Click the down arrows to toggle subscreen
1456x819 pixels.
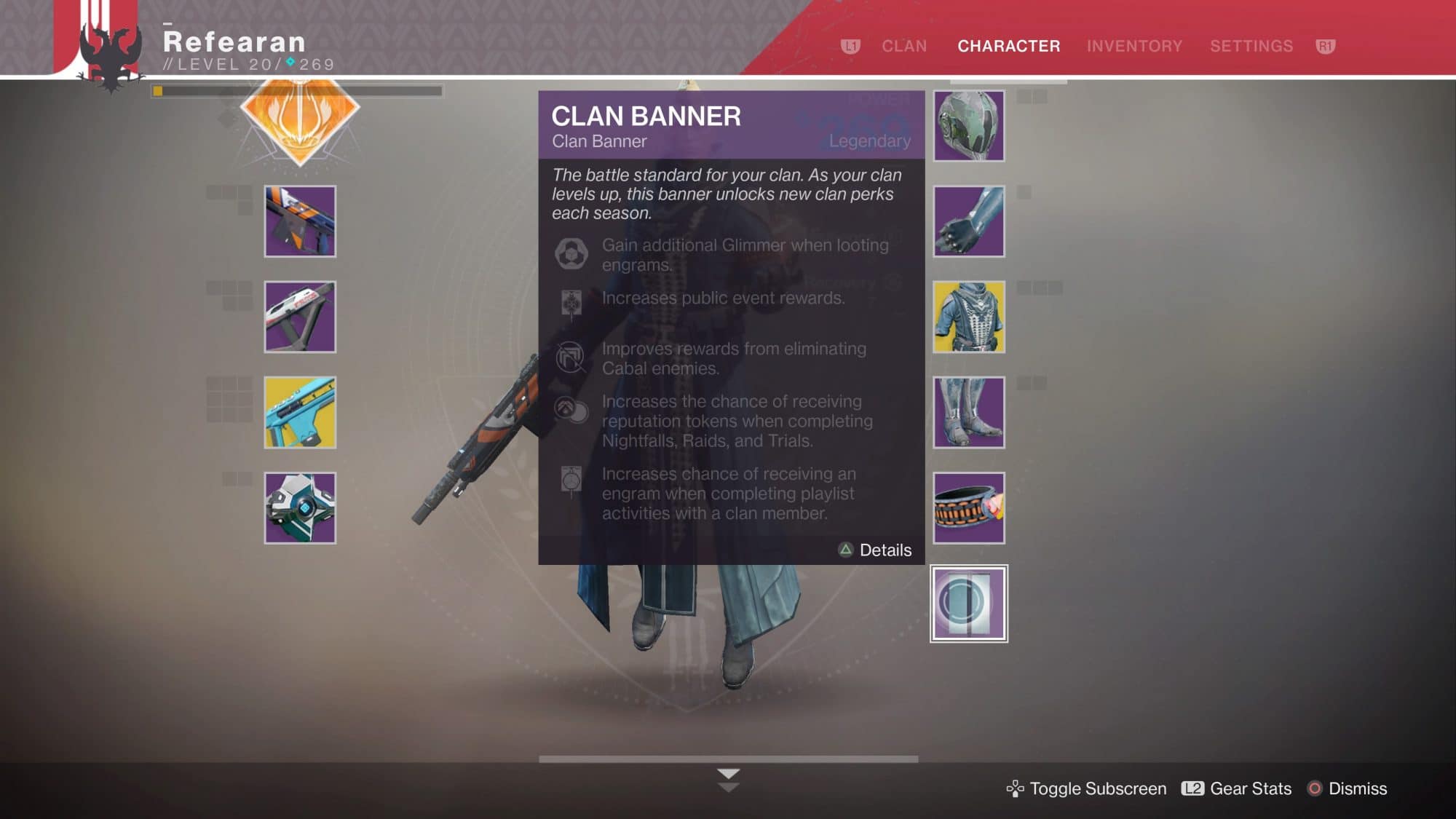pyautogui.click(x=728, y=780)
